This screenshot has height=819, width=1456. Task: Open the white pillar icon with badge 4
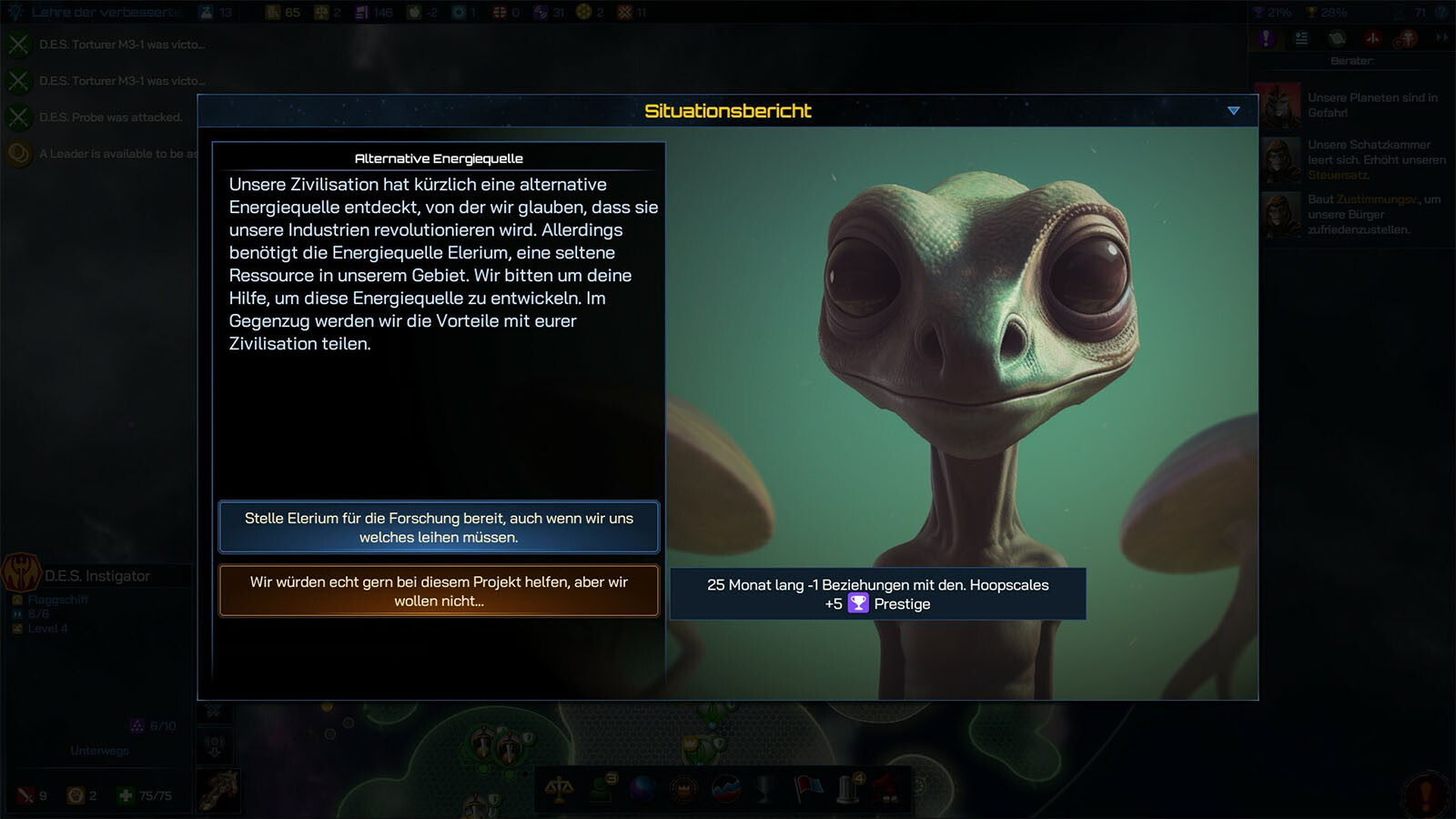pos(849,789)
